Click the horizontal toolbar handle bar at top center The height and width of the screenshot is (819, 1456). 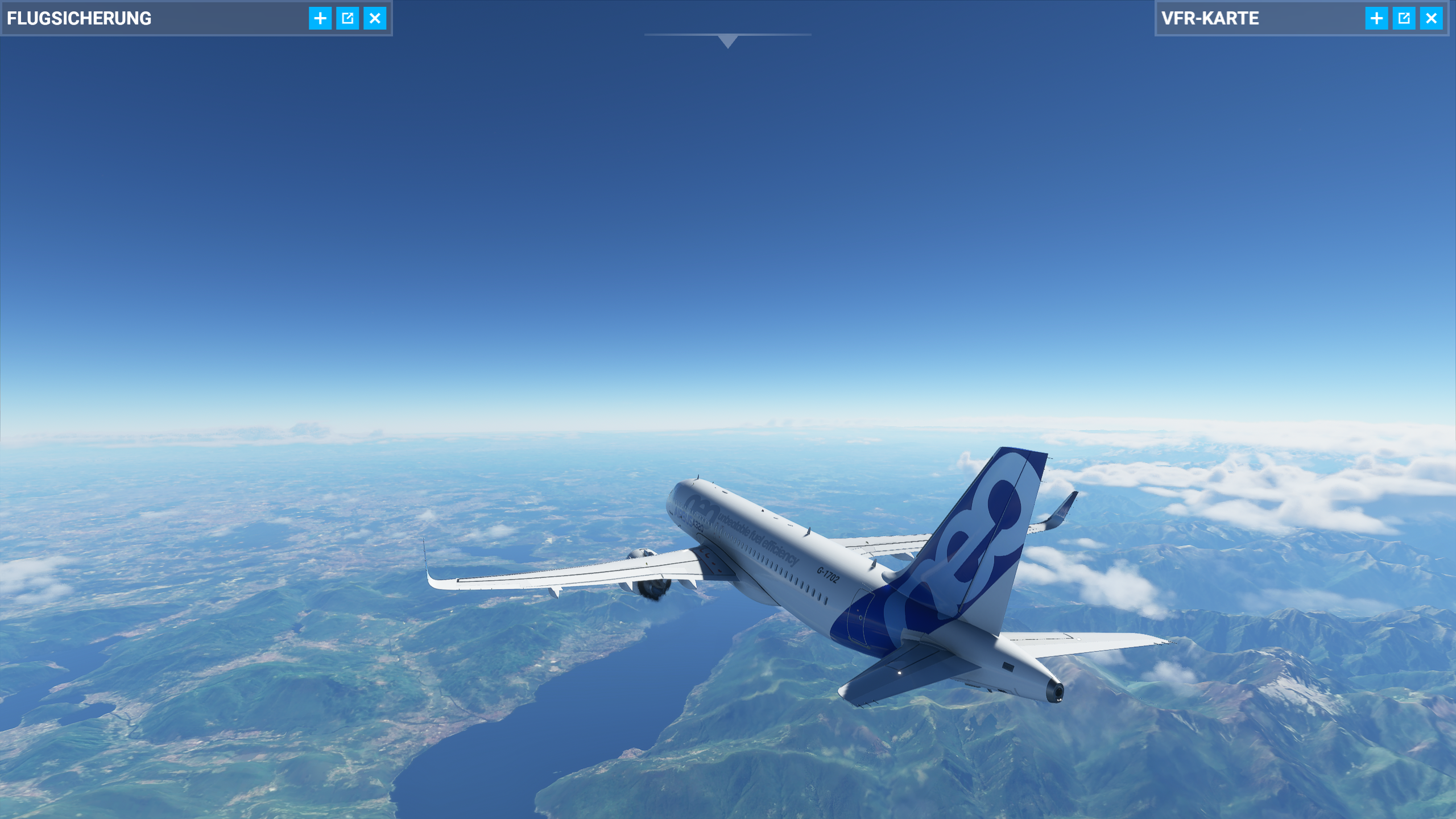[727, 34]
